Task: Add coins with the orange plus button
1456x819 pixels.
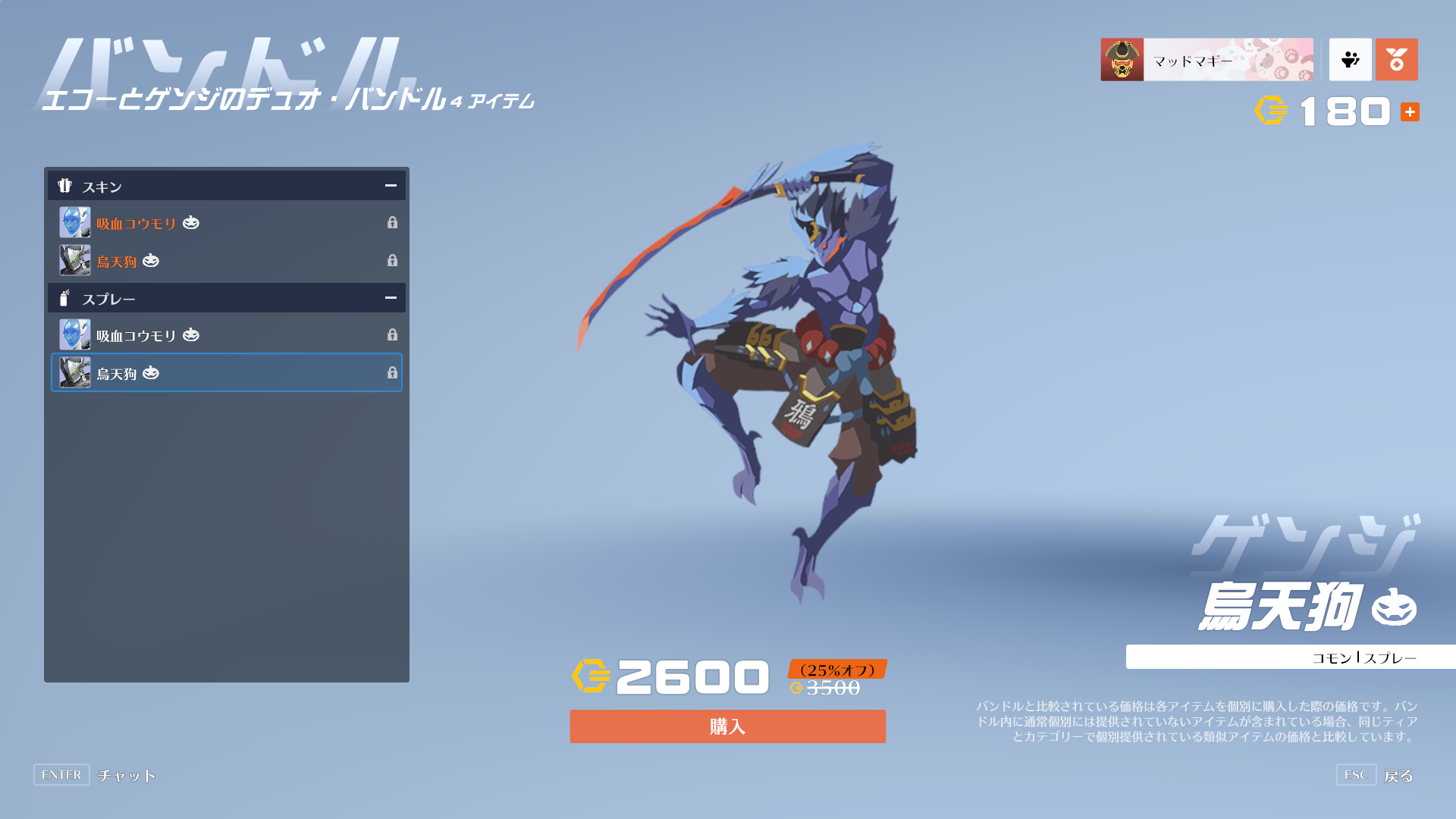Action: point(1410,112)
